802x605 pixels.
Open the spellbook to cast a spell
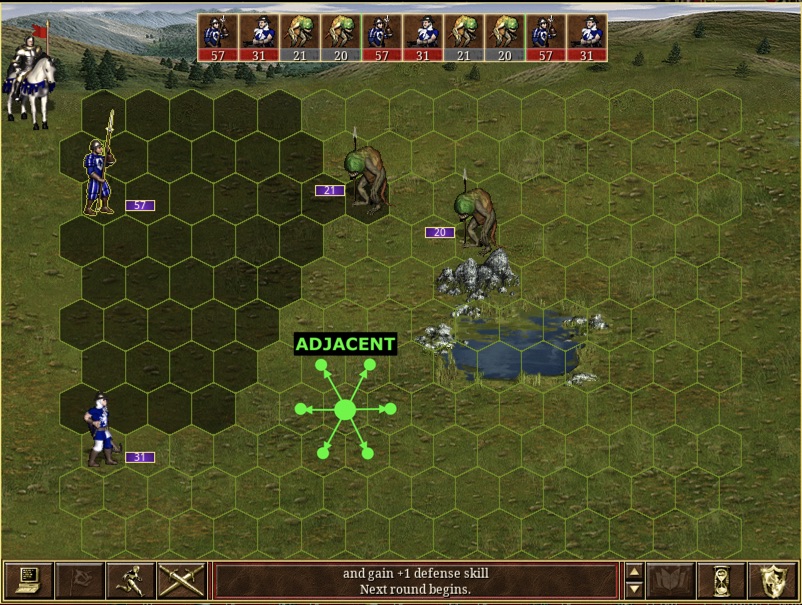[670, 581]
